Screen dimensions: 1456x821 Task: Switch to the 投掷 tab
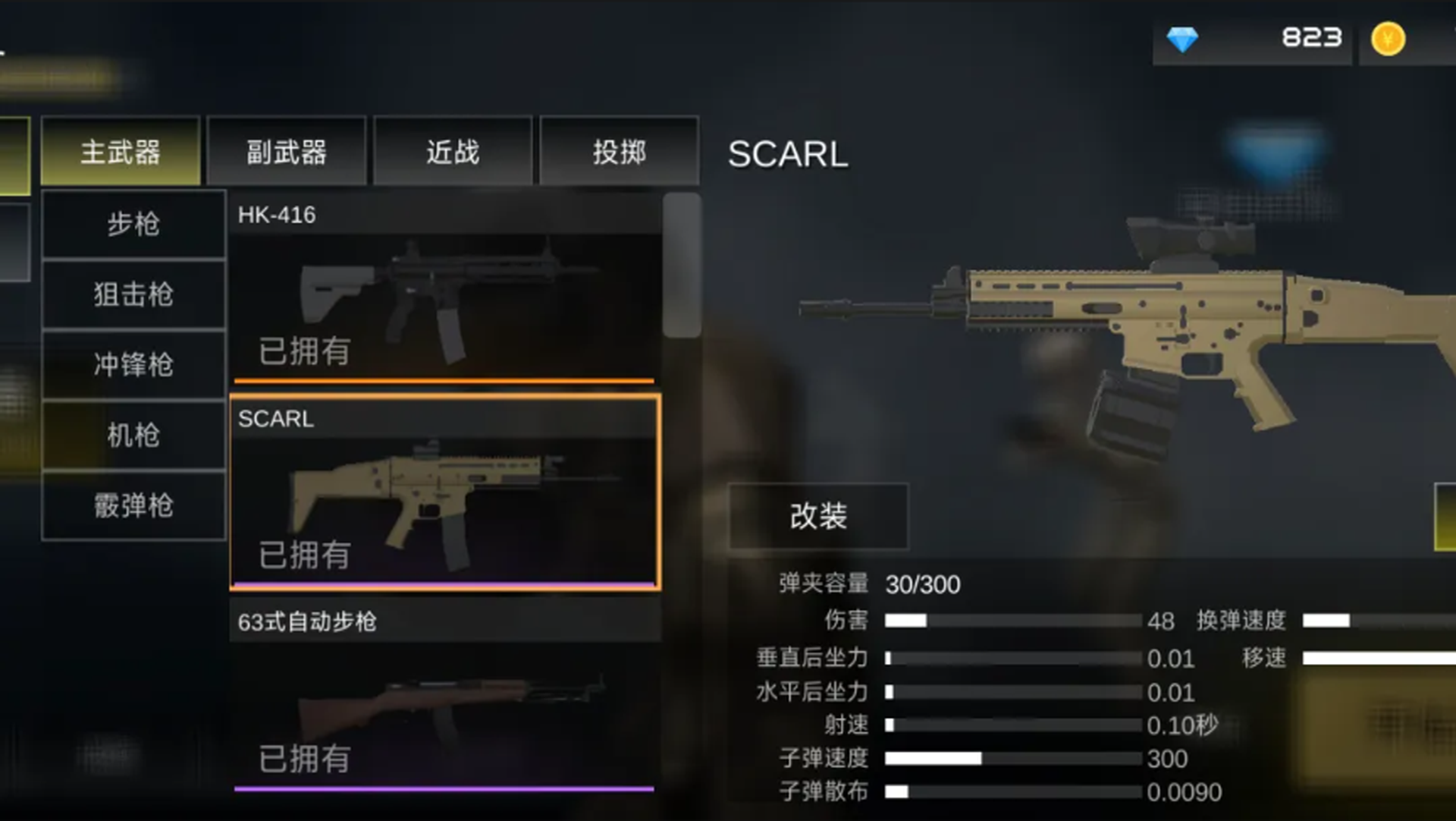click(x=619, y=151)
